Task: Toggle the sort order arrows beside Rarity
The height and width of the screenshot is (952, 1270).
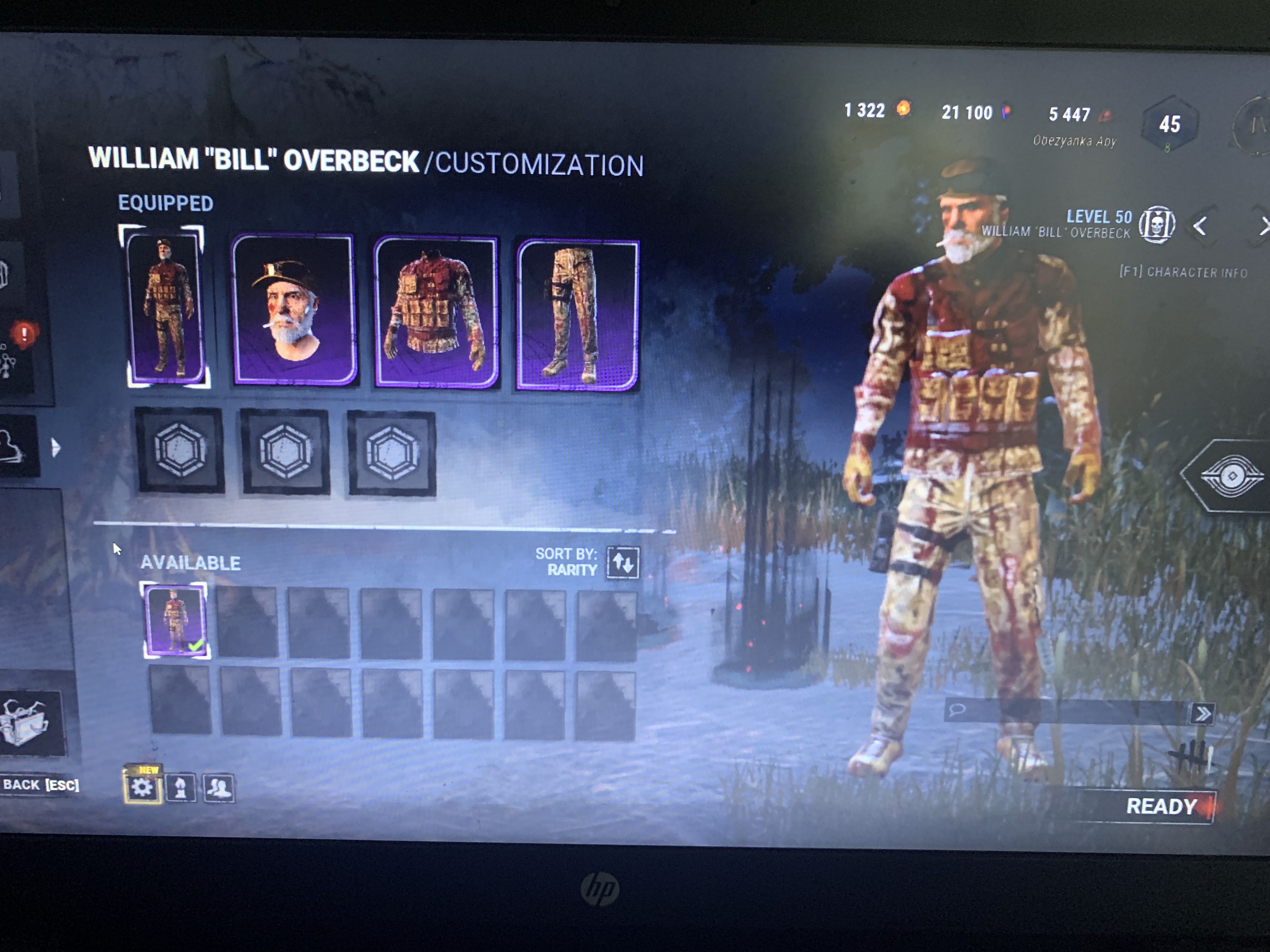Action: (622, 563)
